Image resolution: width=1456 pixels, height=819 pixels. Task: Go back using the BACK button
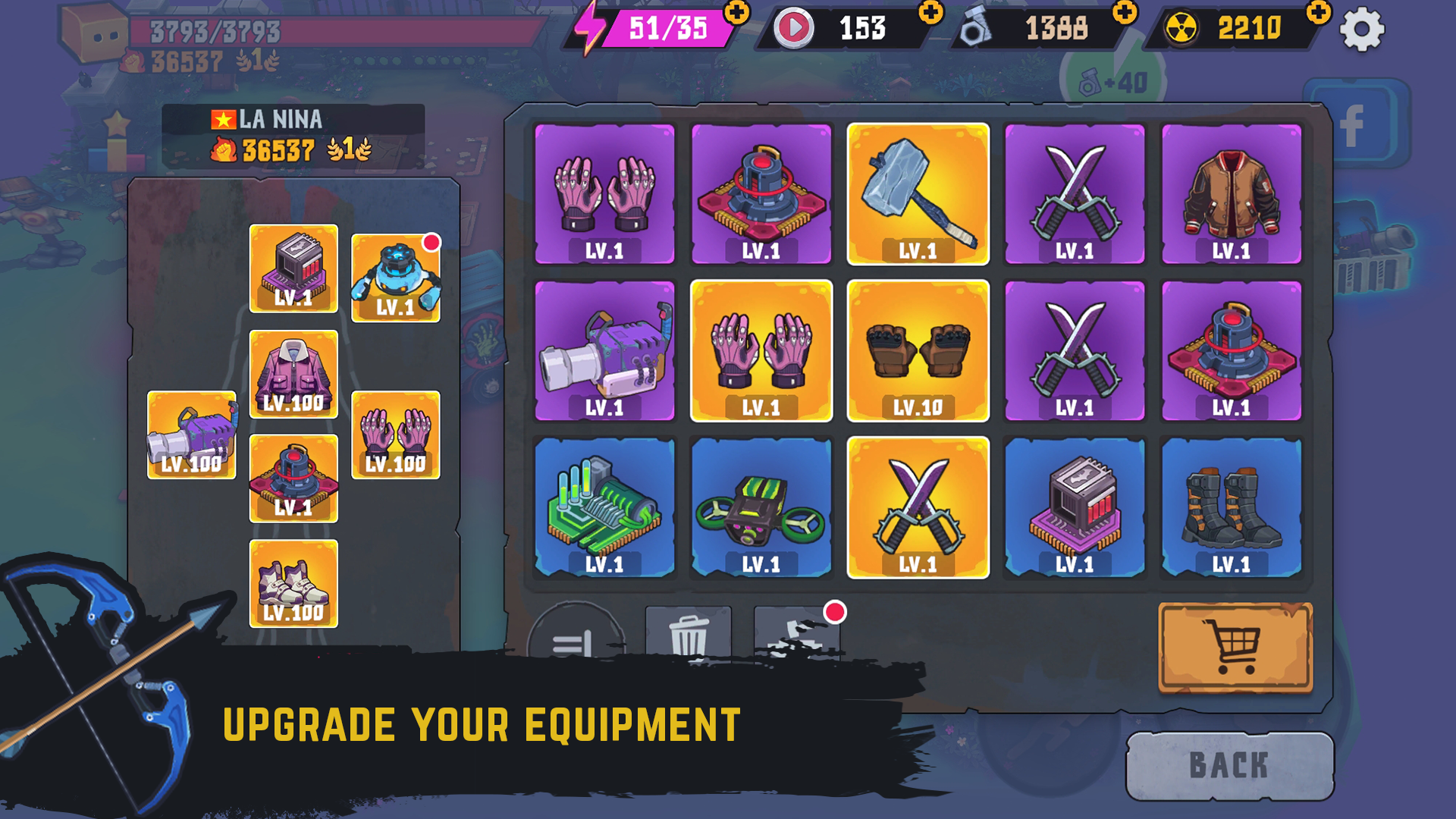1229,765
